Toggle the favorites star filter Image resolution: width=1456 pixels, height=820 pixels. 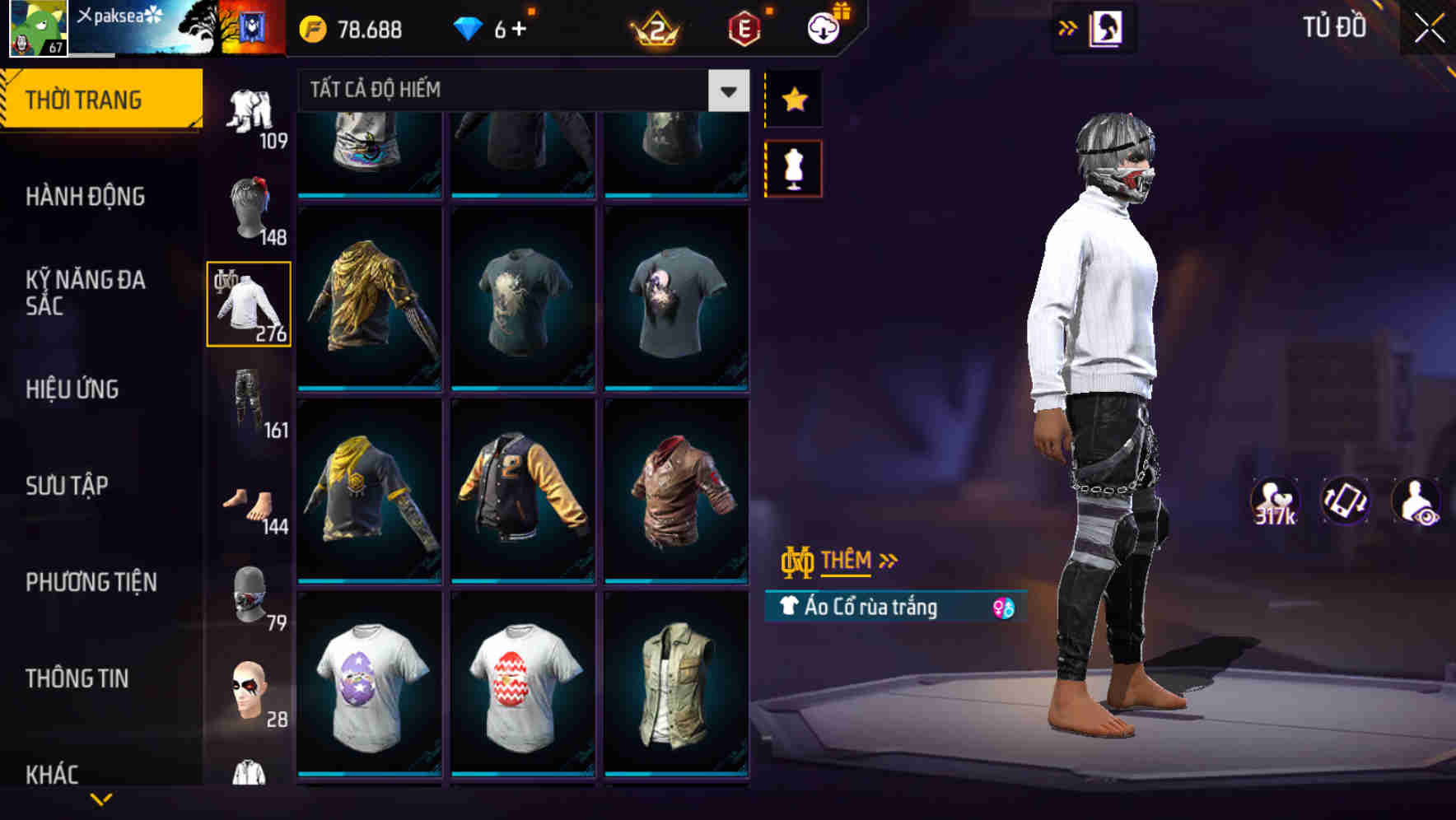[793, 99]
